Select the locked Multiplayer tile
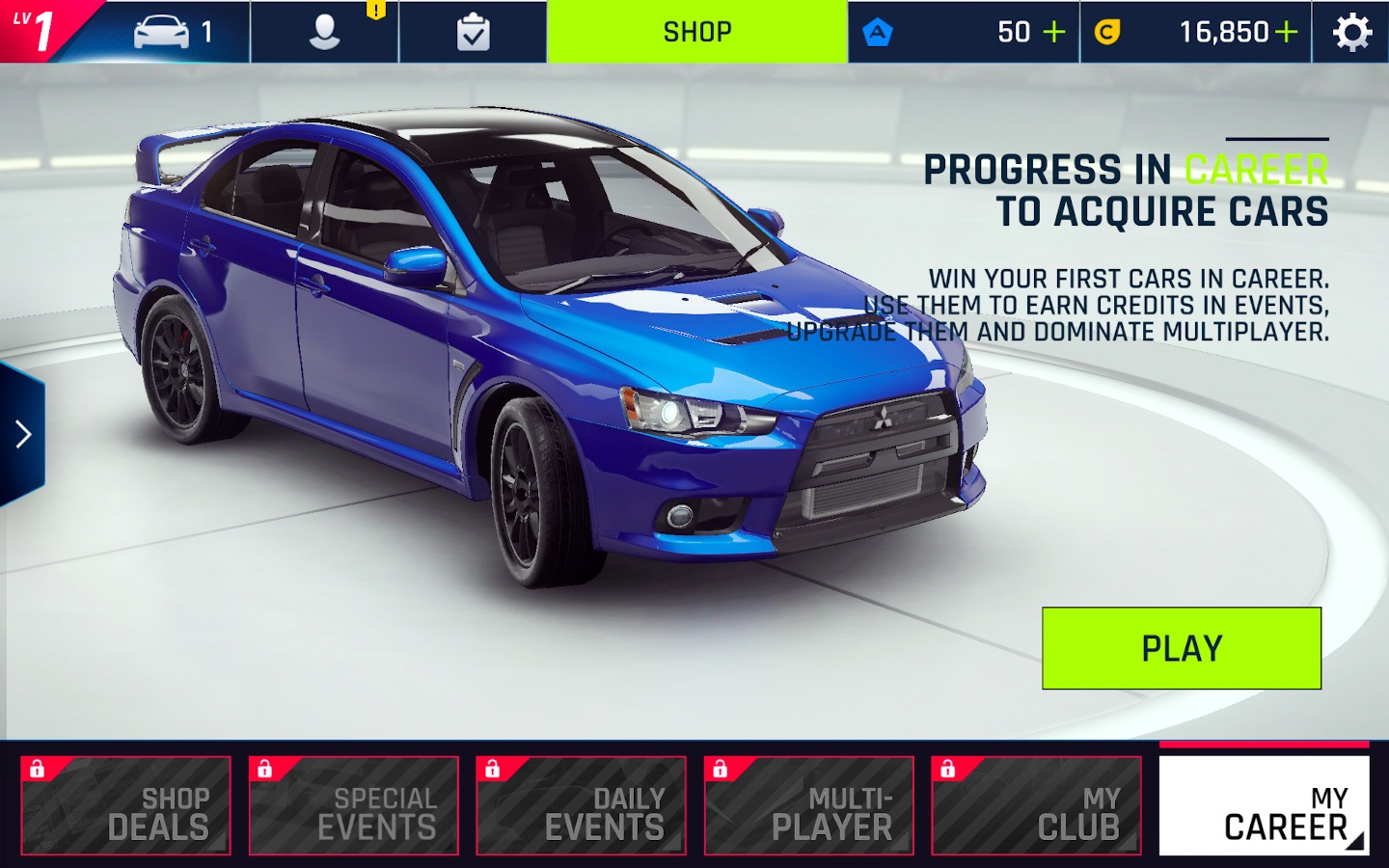The image size is (1389, 868). (809, 805)
